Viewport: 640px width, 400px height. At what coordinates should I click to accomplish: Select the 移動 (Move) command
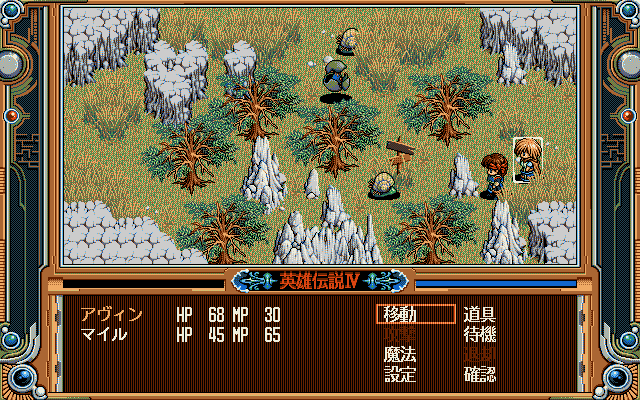(401, 315)
